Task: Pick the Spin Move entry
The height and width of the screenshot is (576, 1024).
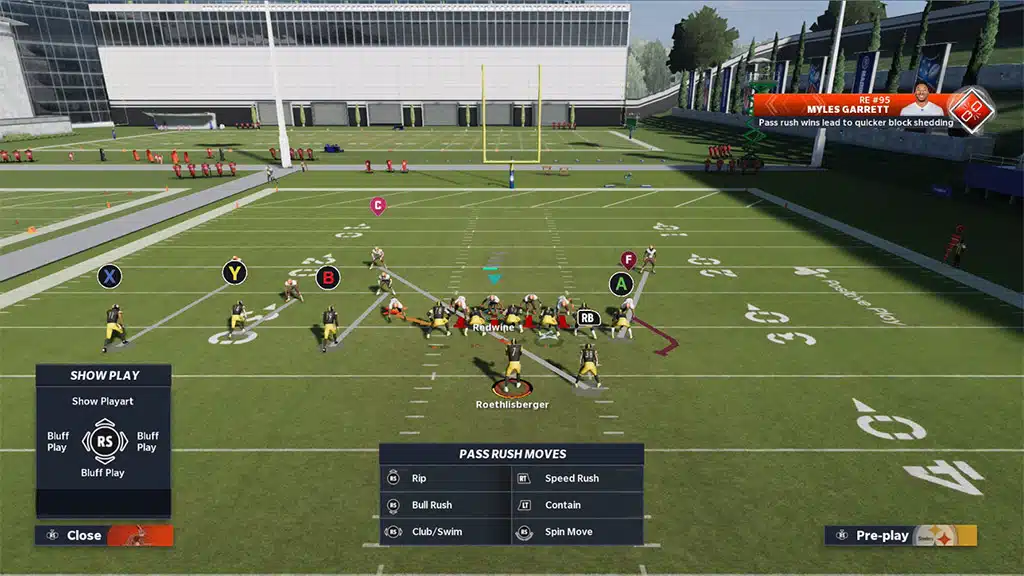Action: [x=577, y=532]
